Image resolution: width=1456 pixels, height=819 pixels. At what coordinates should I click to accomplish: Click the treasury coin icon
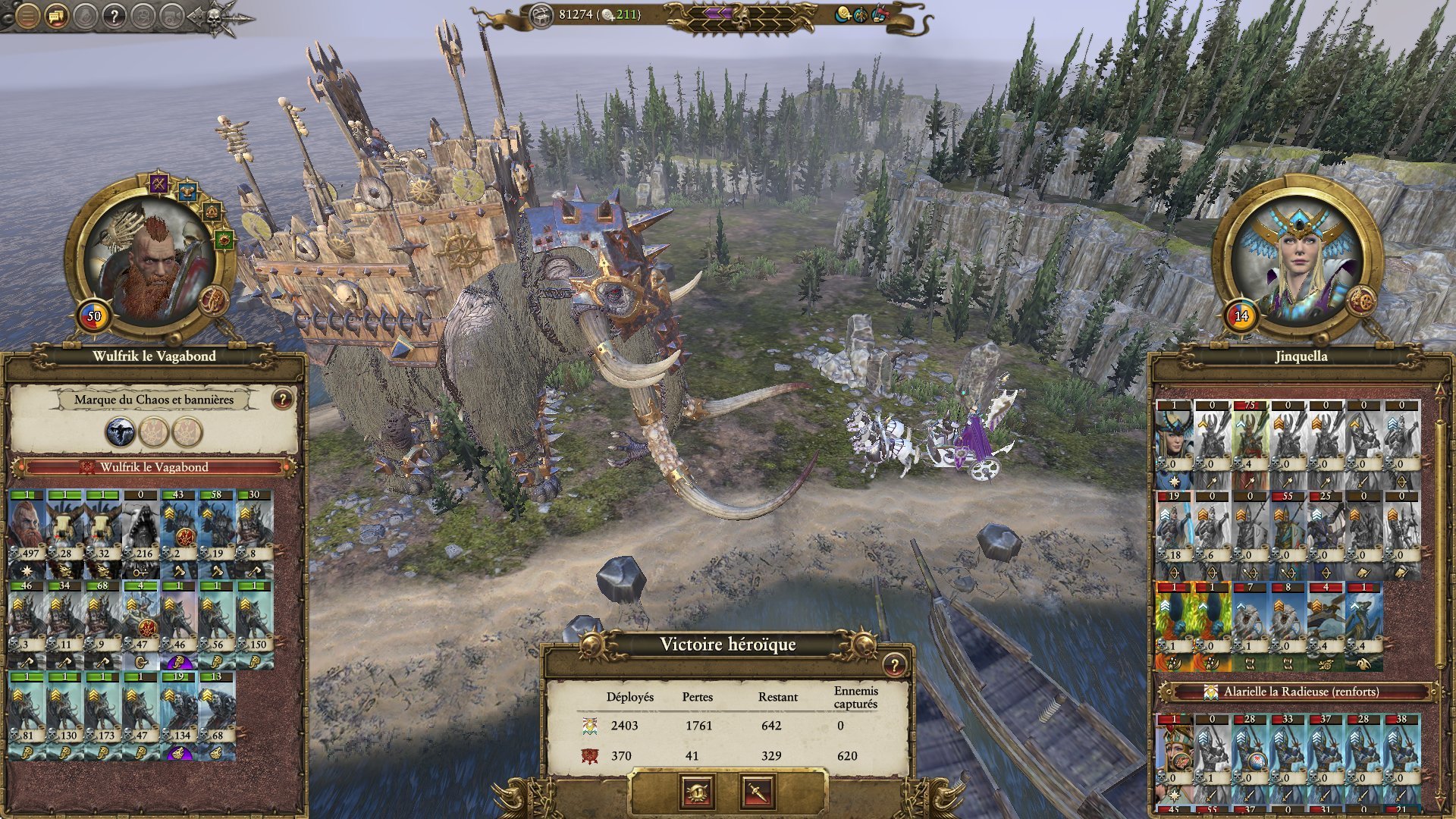541,15
